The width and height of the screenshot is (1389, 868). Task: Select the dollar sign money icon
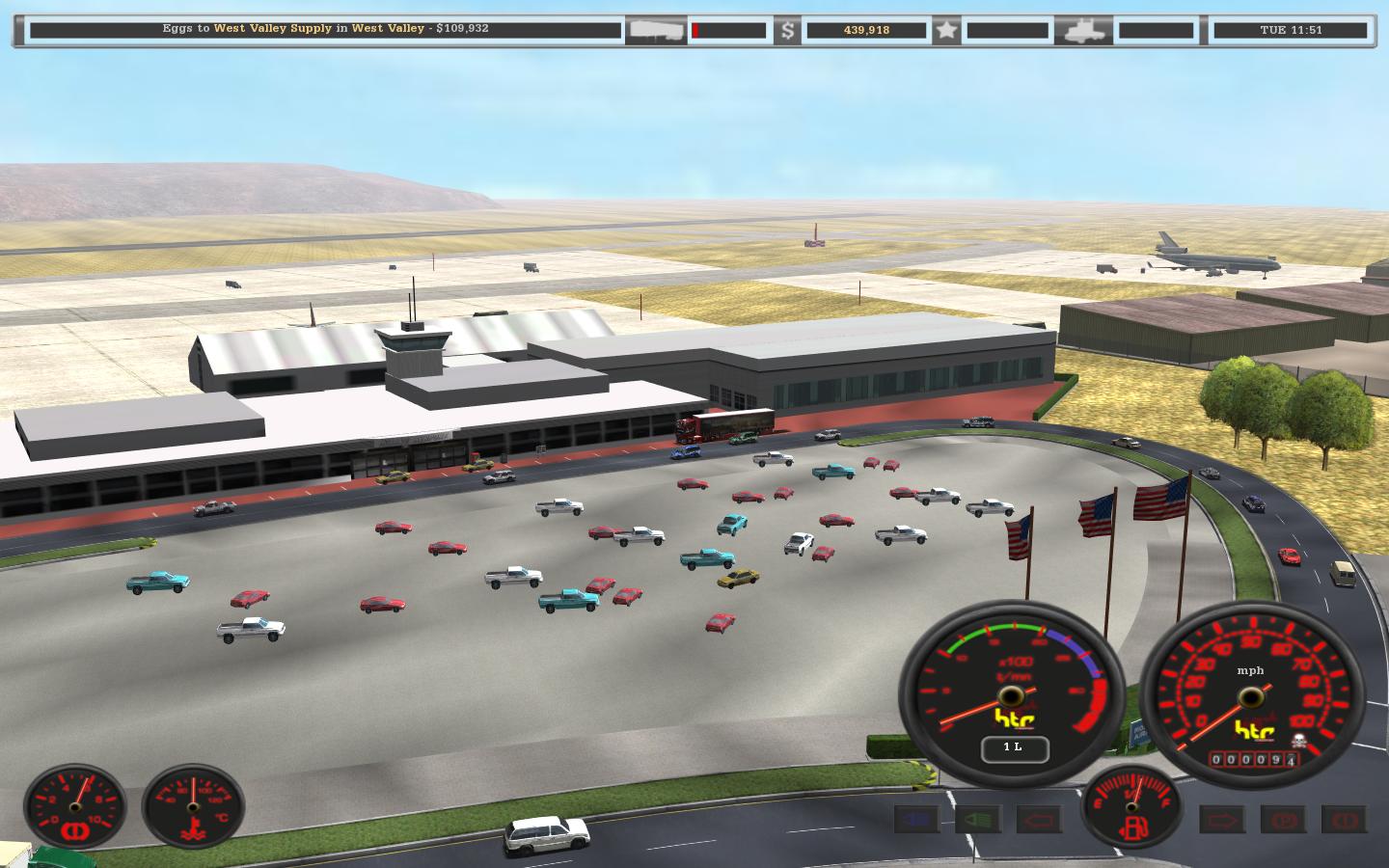click(x=788, y=30)
